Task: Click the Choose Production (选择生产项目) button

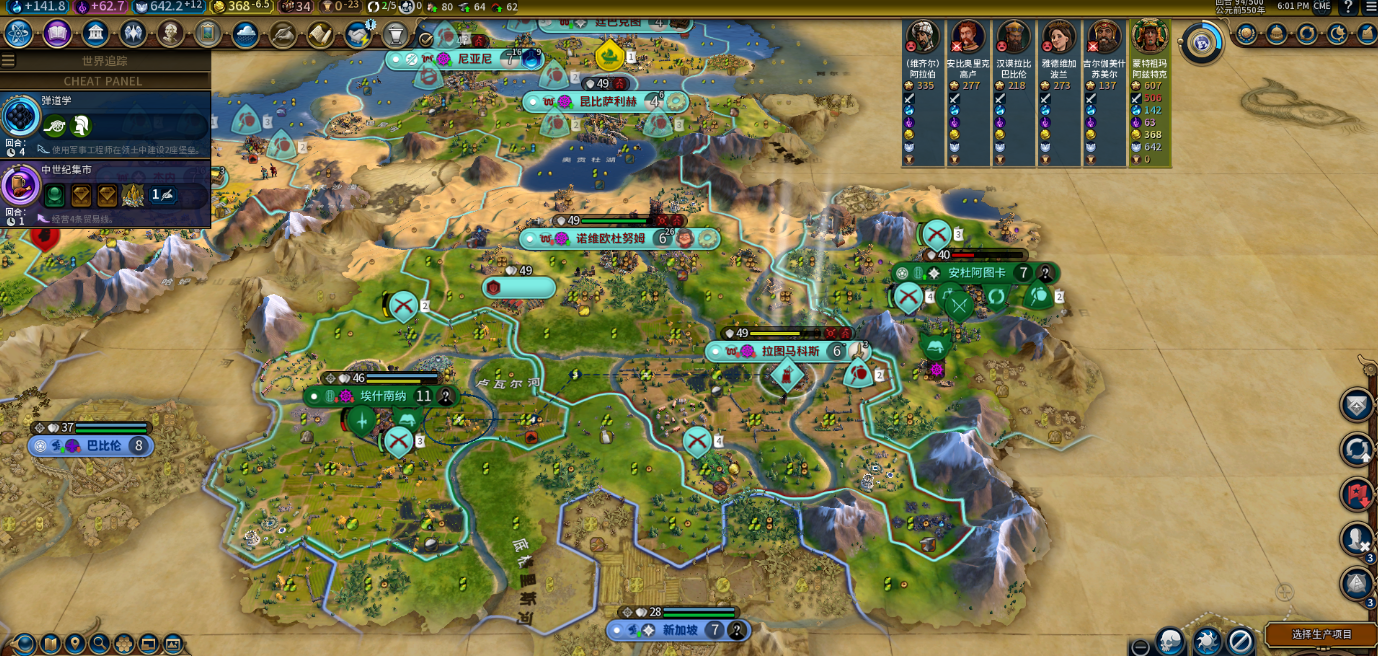Action: point(1321,634)
